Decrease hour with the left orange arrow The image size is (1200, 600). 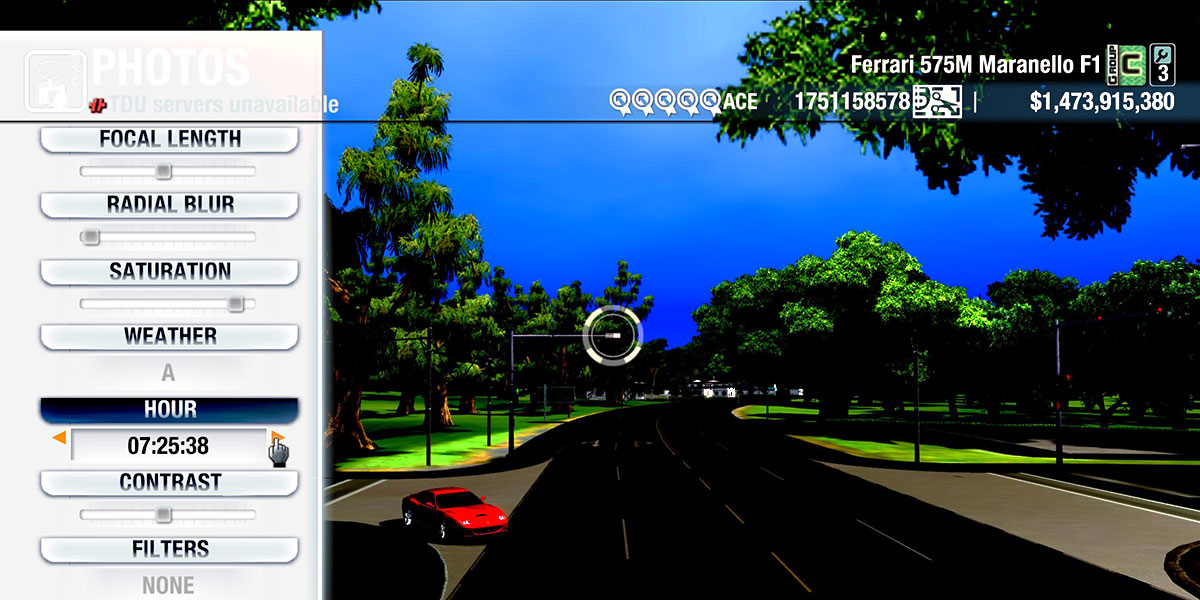(60, 438)
